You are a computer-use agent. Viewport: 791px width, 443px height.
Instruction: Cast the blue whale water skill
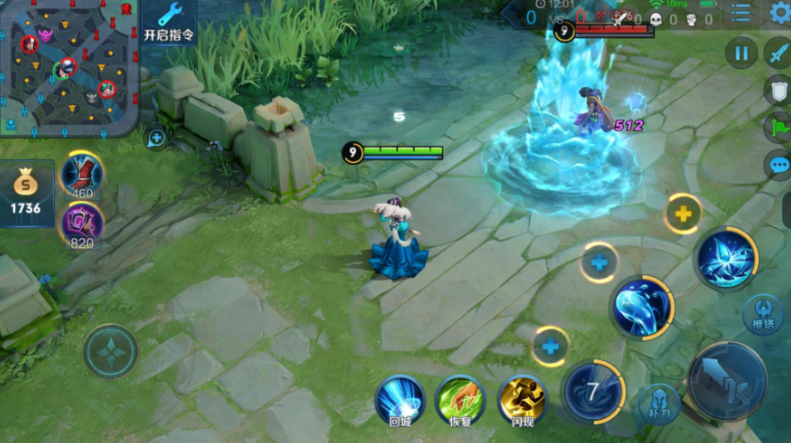[x=642, y=307]
